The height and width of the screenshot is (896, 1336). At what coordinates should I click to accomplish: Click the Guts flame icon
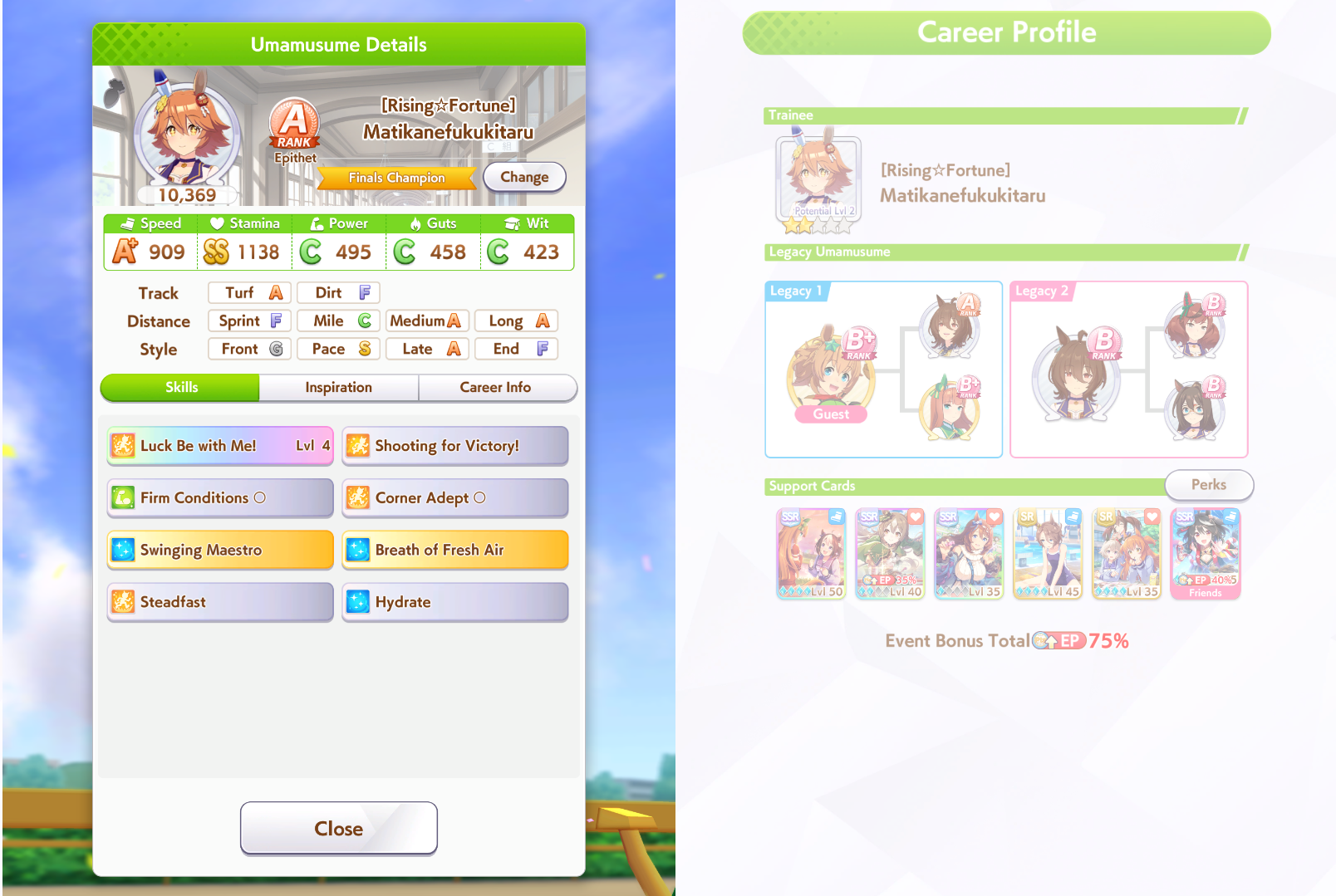[x=415, y=223]
